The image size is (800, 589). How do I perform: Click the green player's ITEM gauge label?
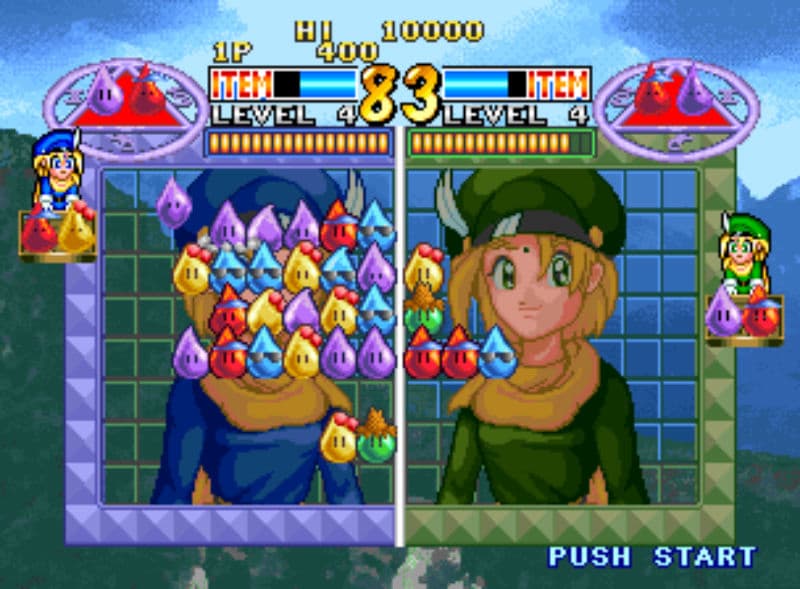557,83
